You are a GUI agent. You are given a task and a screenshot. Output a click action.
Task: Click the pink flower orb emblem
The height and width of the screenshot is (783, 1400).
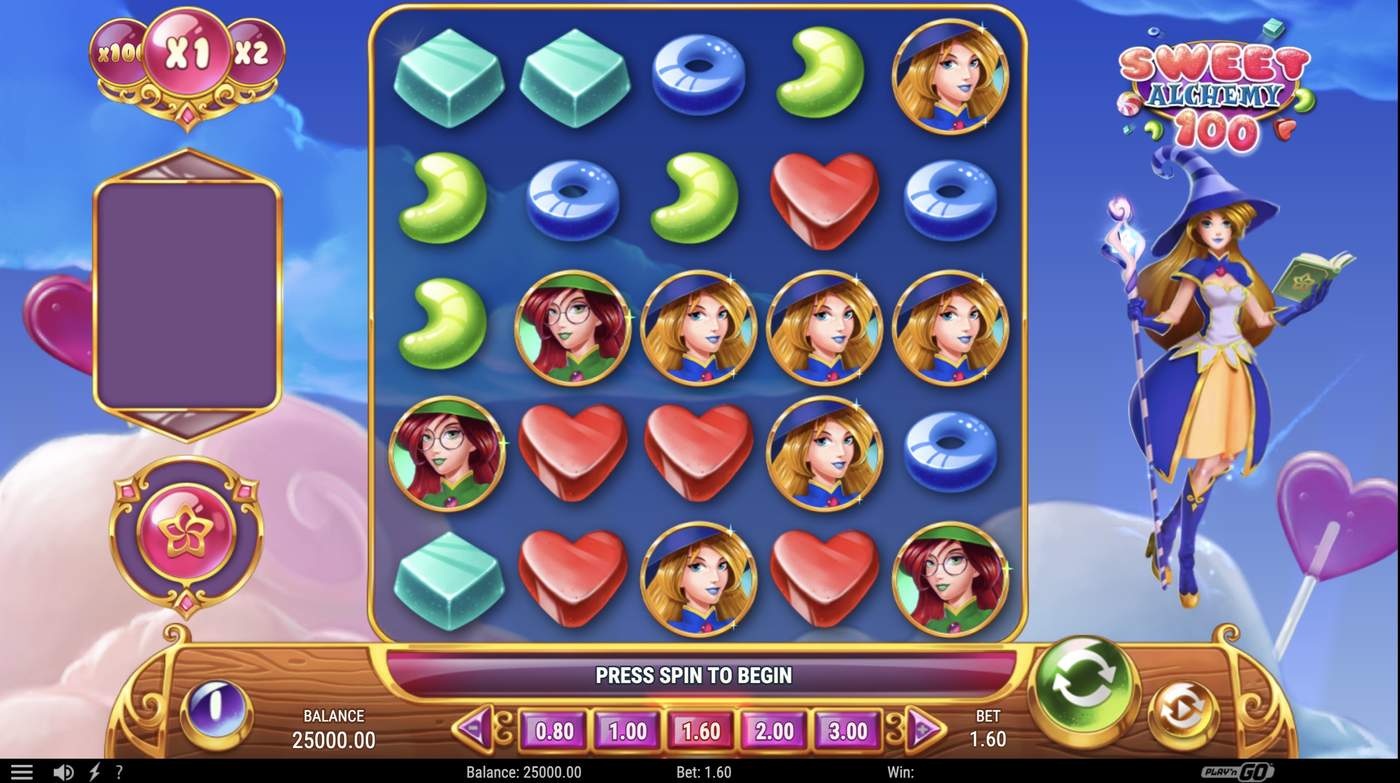[186, 531]
